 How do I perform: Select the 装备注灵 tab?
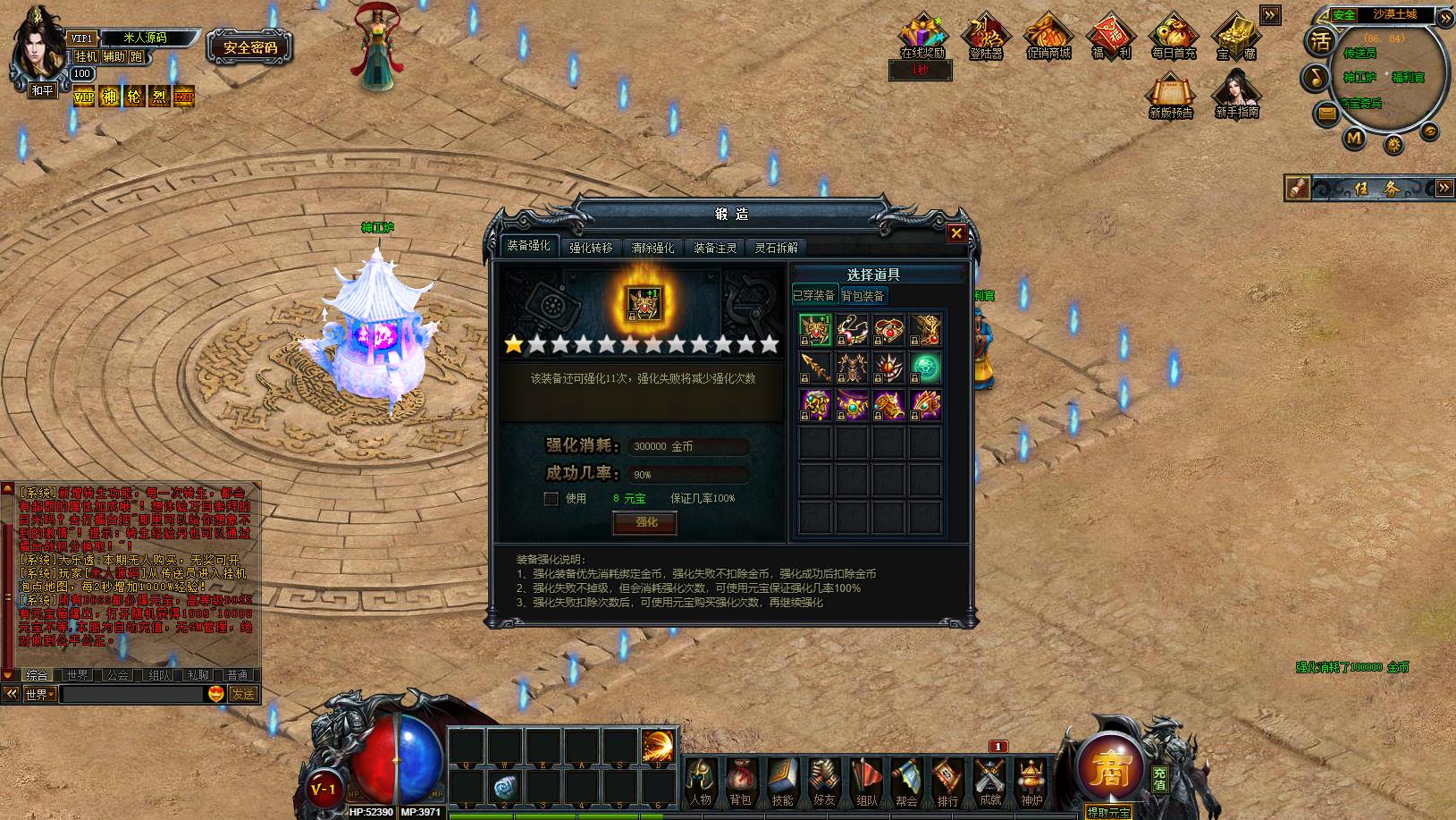(715, 248)
